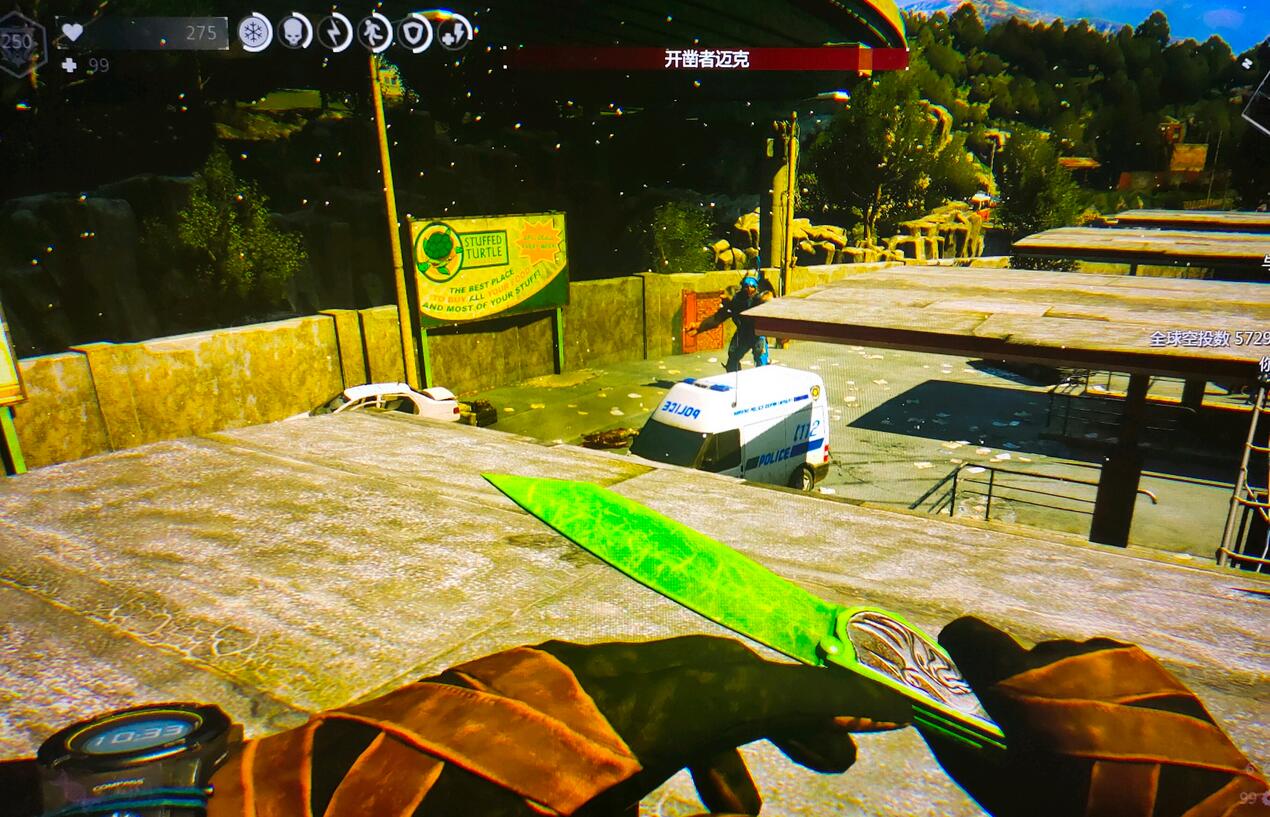Select the medkit with lightning buff icon
Image resolution: width=1270 pixels, height=817 pixels.
(x=455, y=32)
